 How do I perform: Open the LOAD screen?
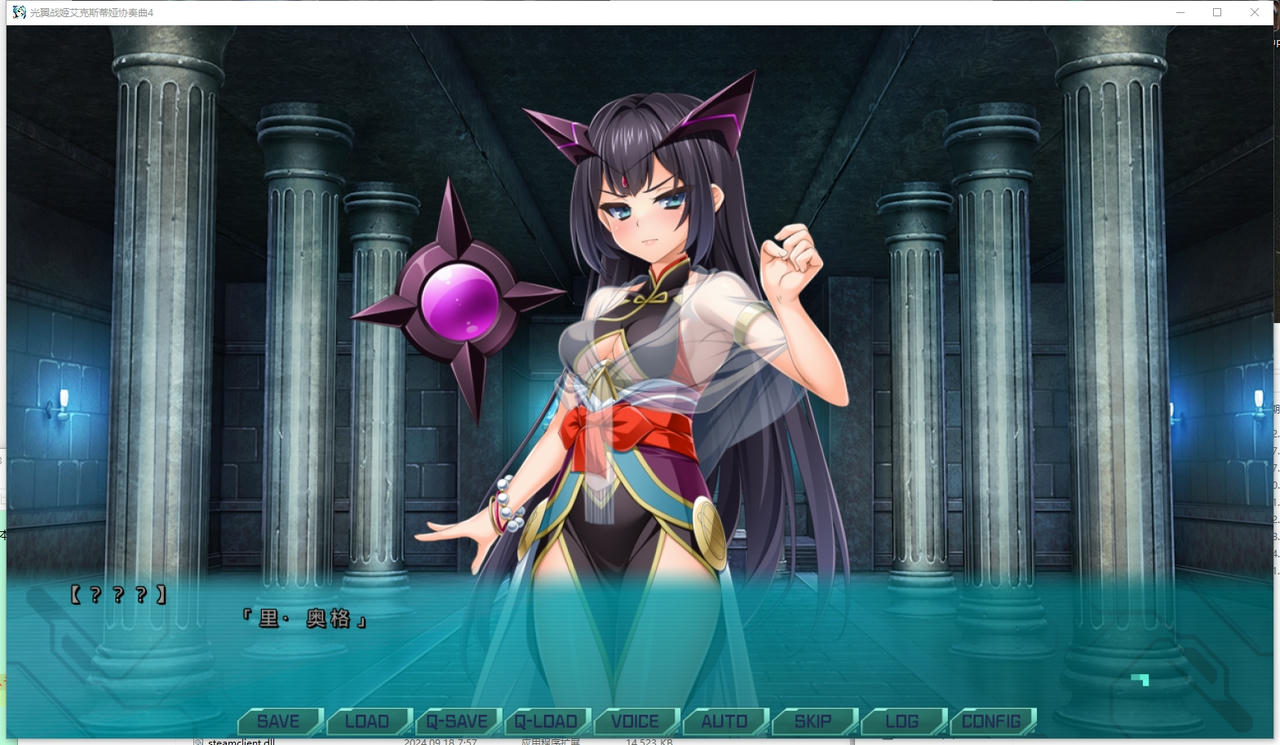[367, 720]
